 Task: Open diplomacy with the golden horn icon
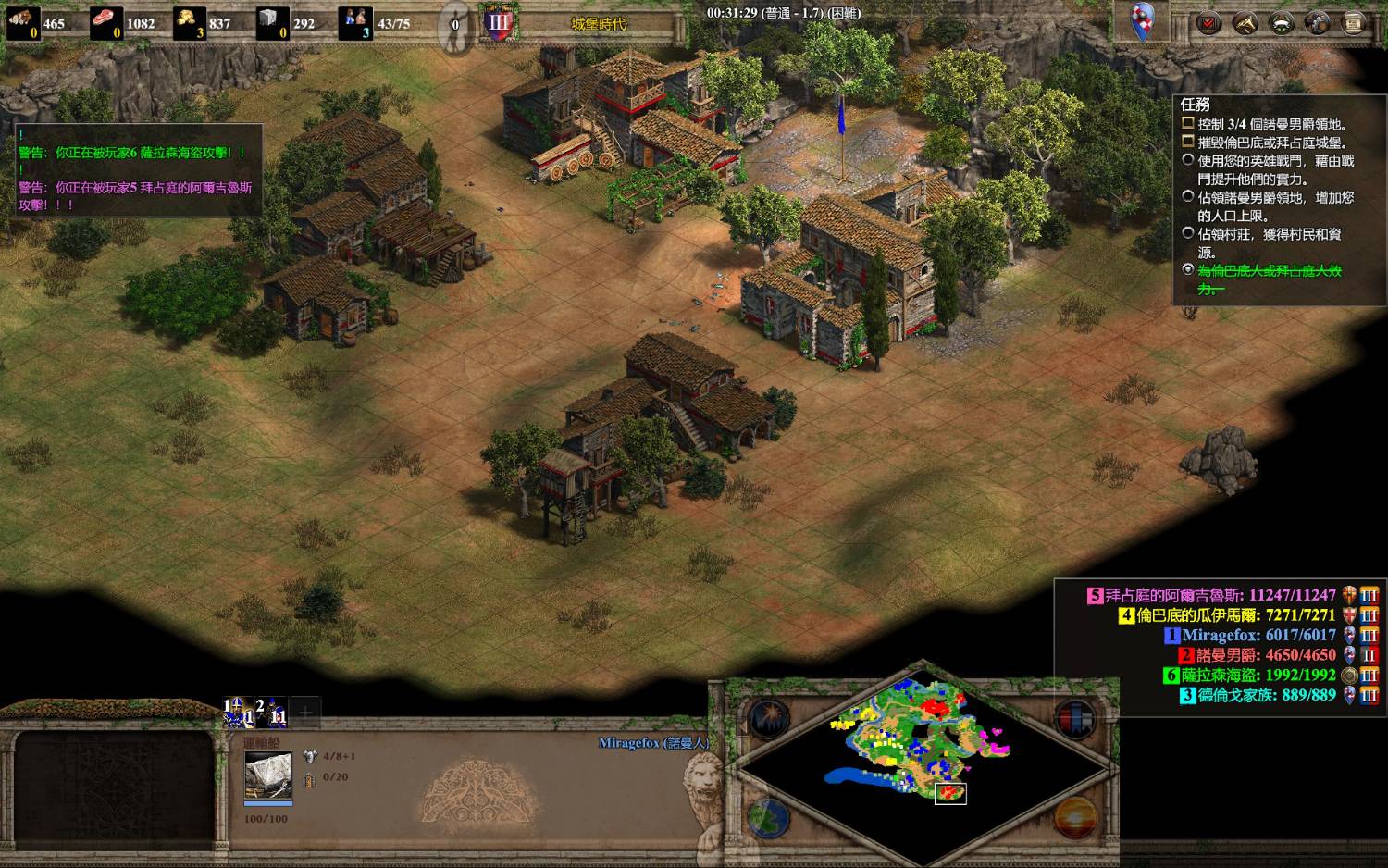point(1245,23)
